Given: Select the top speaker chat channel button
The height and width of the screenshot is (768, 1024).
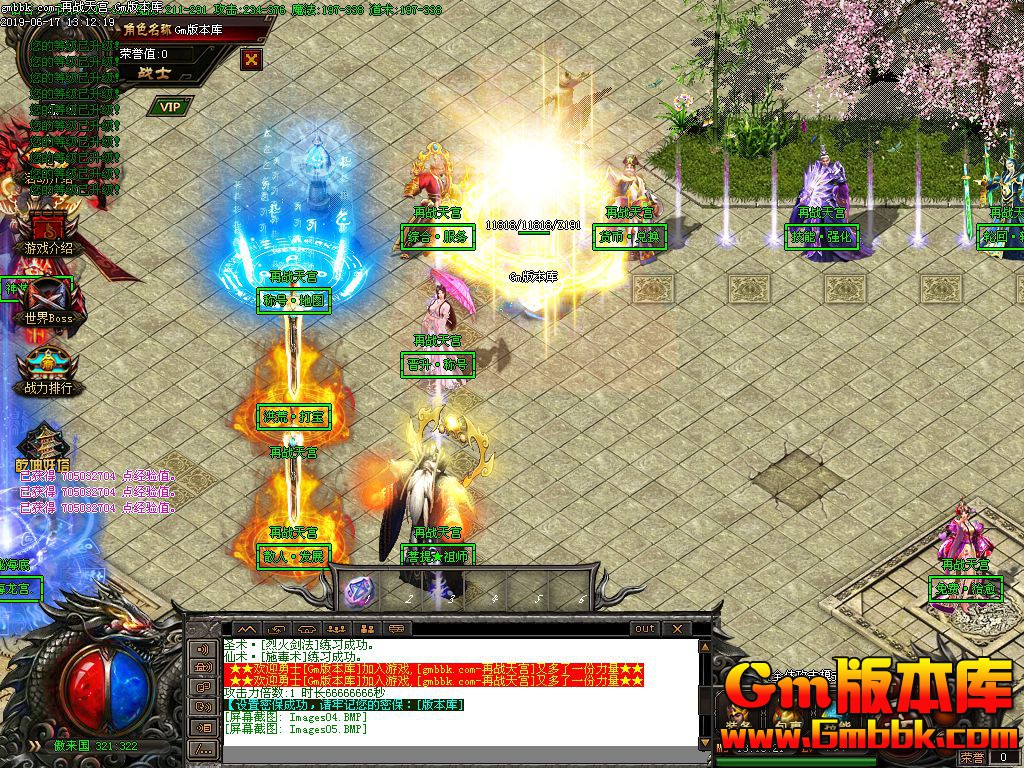Looking at the screenshot, I should [203, 650].
